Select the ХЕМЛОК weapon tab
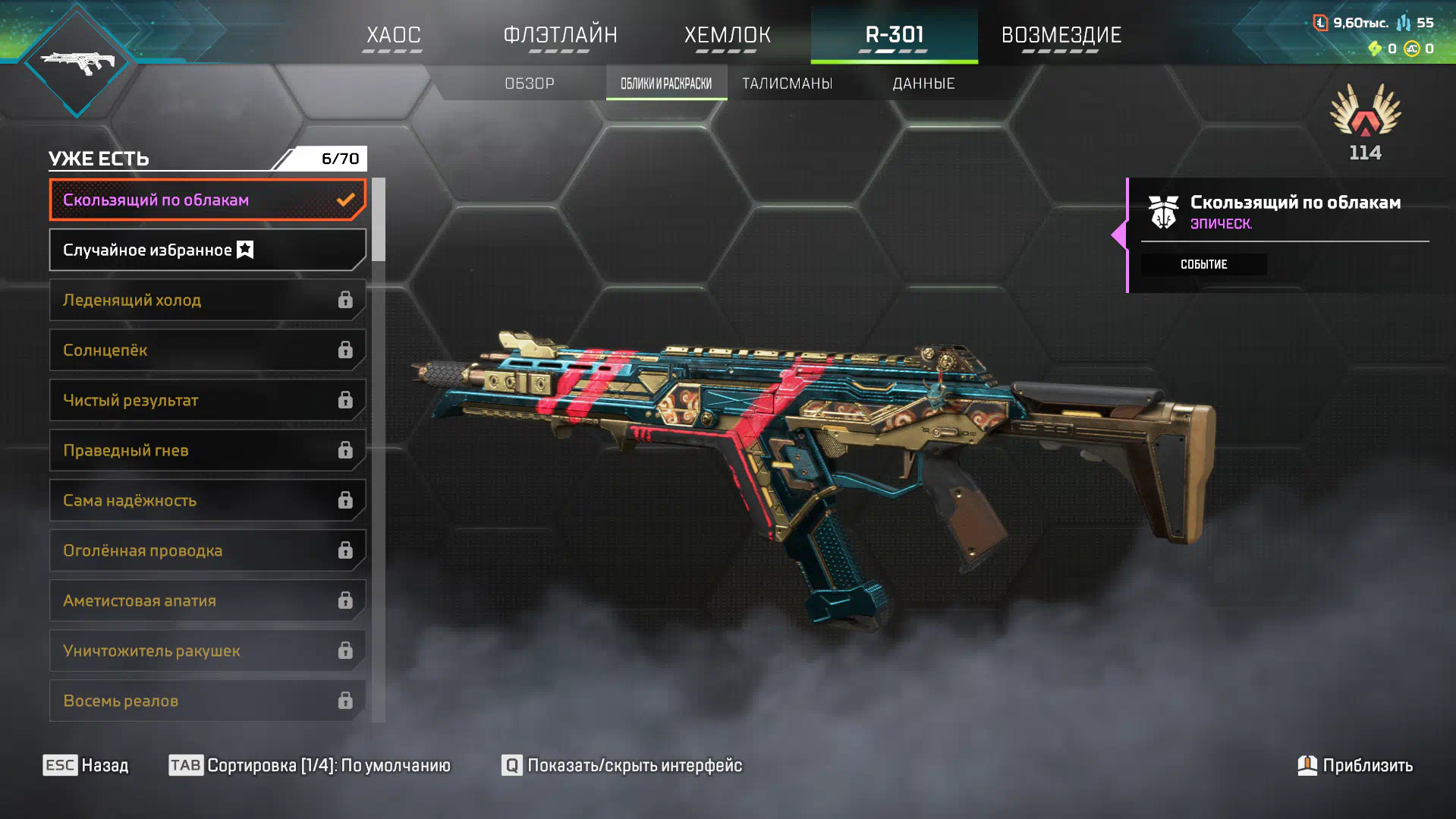 pos(727,35)
